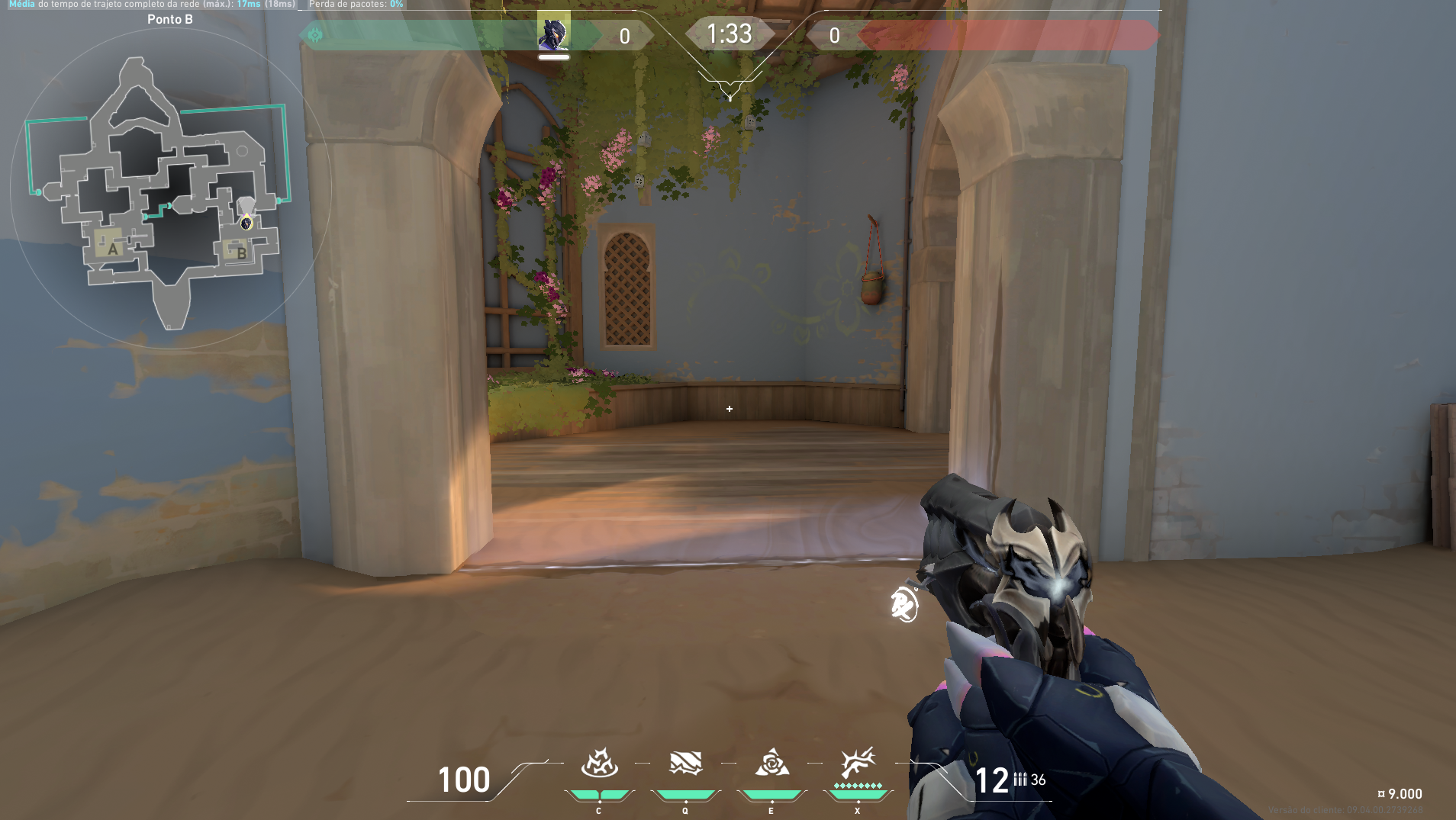Screen dimensions: 1456x820
Task: Use the Arc Rose ability icon
Action: [771, 763]
